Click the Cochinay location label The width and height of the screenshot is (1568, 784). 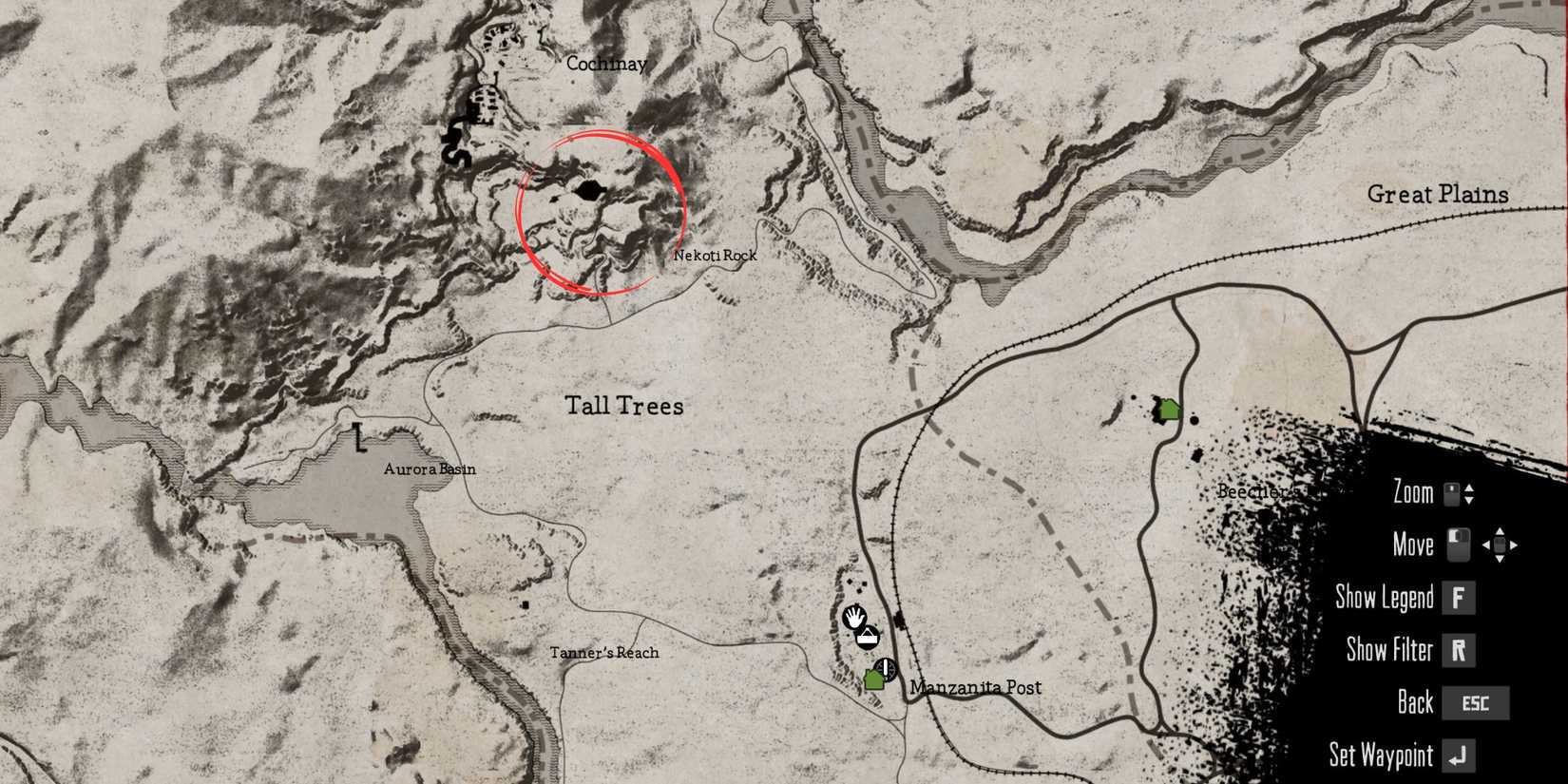click(606, 64)
